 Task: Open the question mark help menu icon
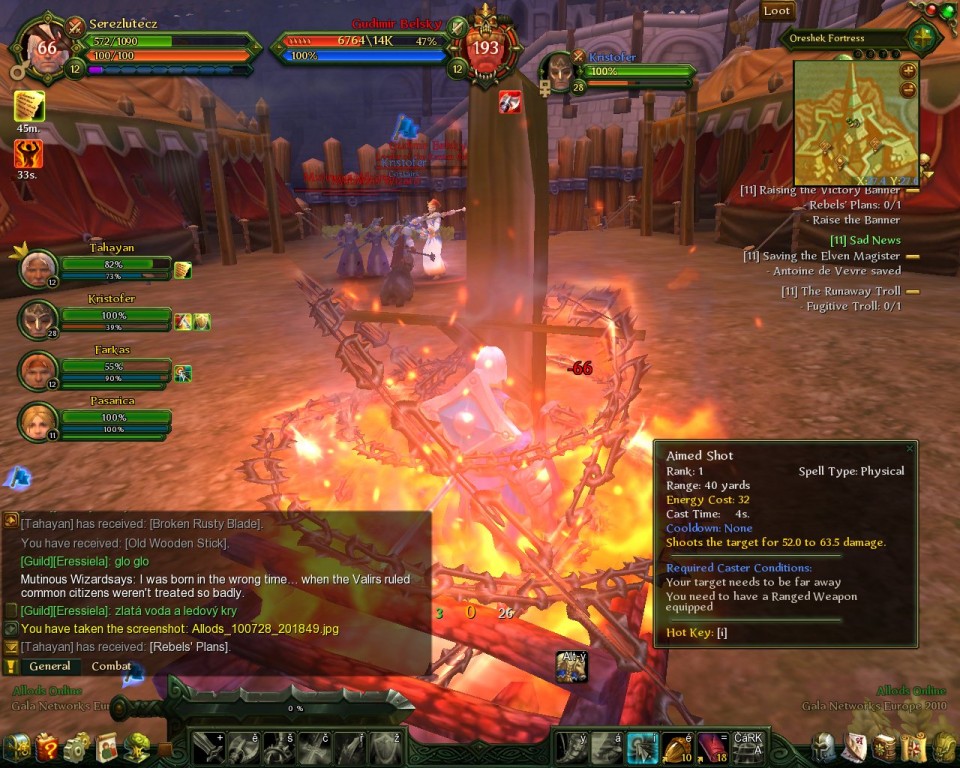pos(46,747)
